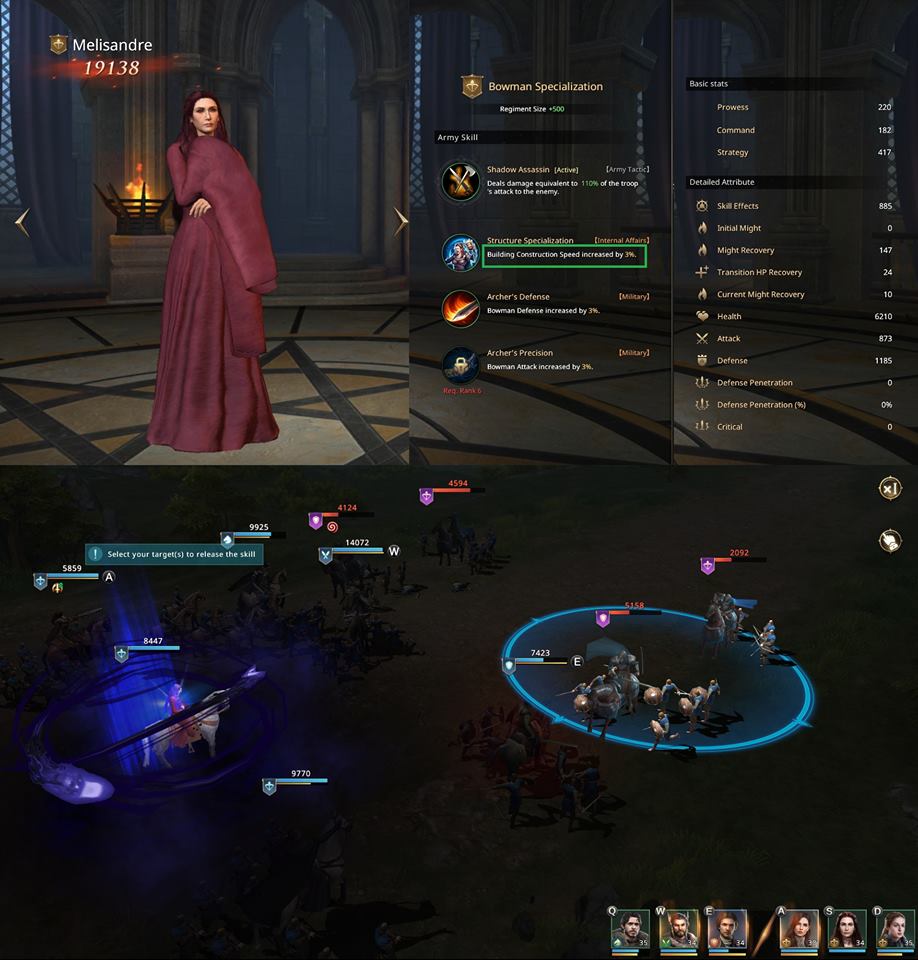Select the W commander portrait

[679, 929]
